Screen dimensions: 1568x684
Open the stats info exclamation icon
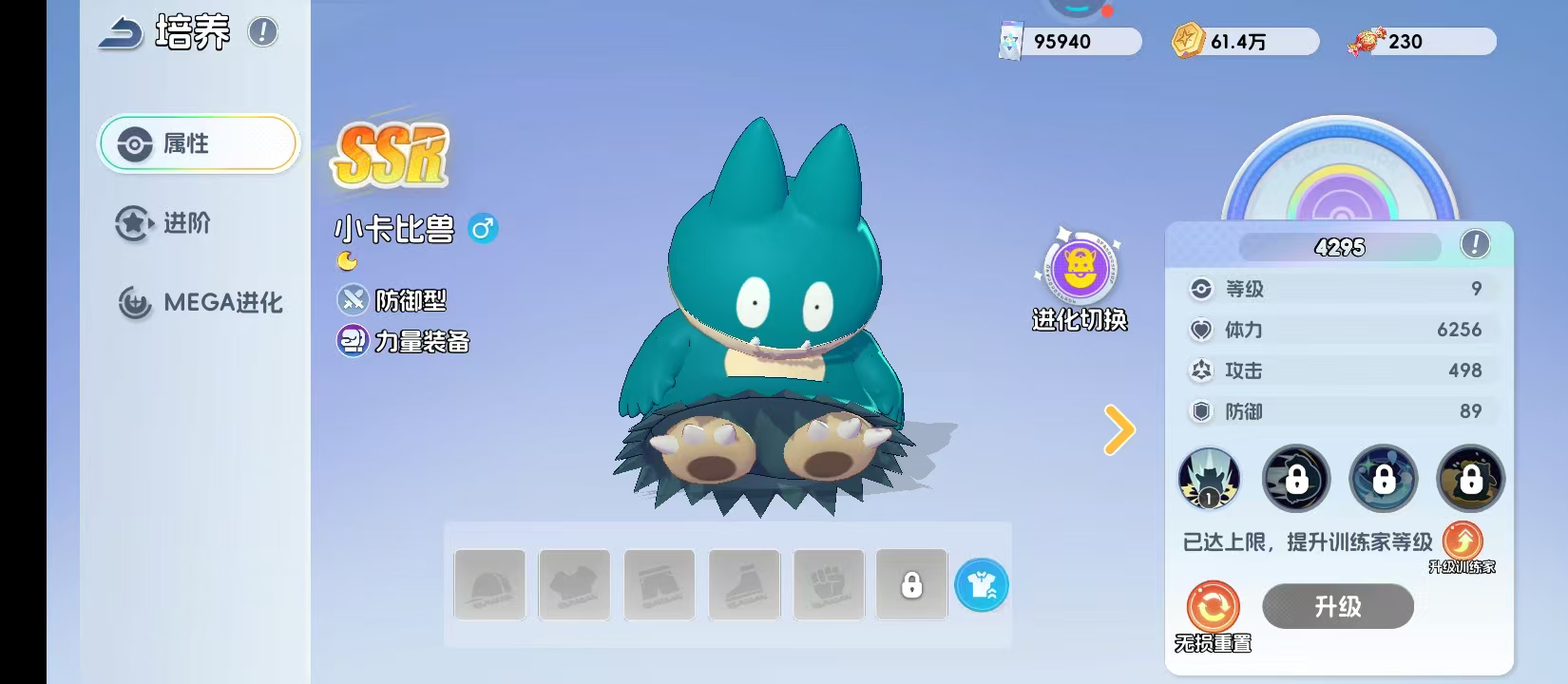pos(1474,245)
